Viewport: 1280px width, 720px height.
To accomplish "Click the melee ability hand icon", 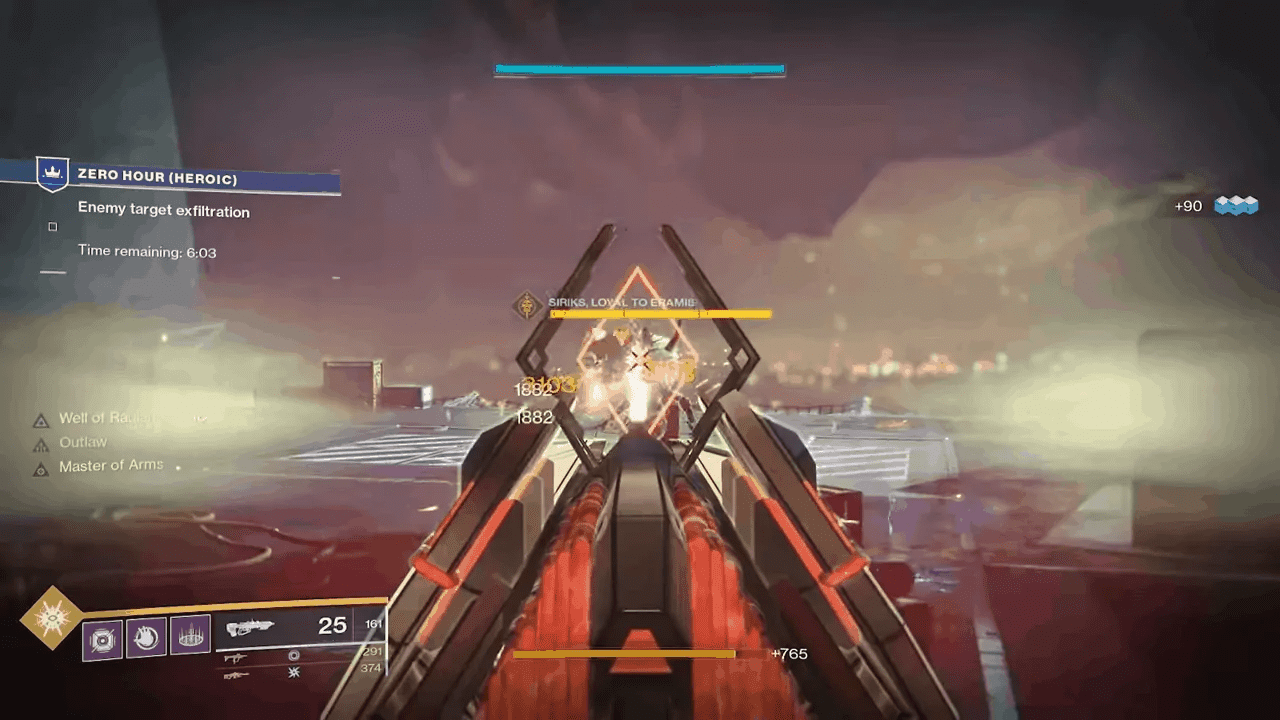I will [145, 637].
